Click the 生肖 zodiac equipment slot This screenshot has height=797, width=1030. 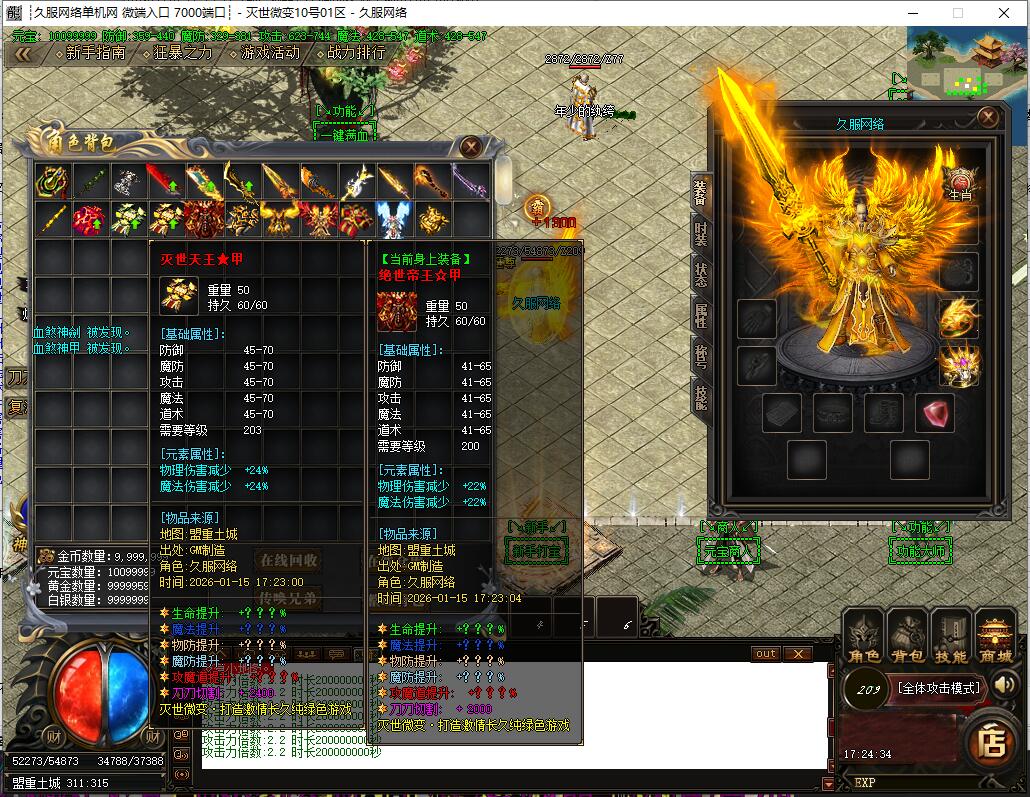[959, 185]
